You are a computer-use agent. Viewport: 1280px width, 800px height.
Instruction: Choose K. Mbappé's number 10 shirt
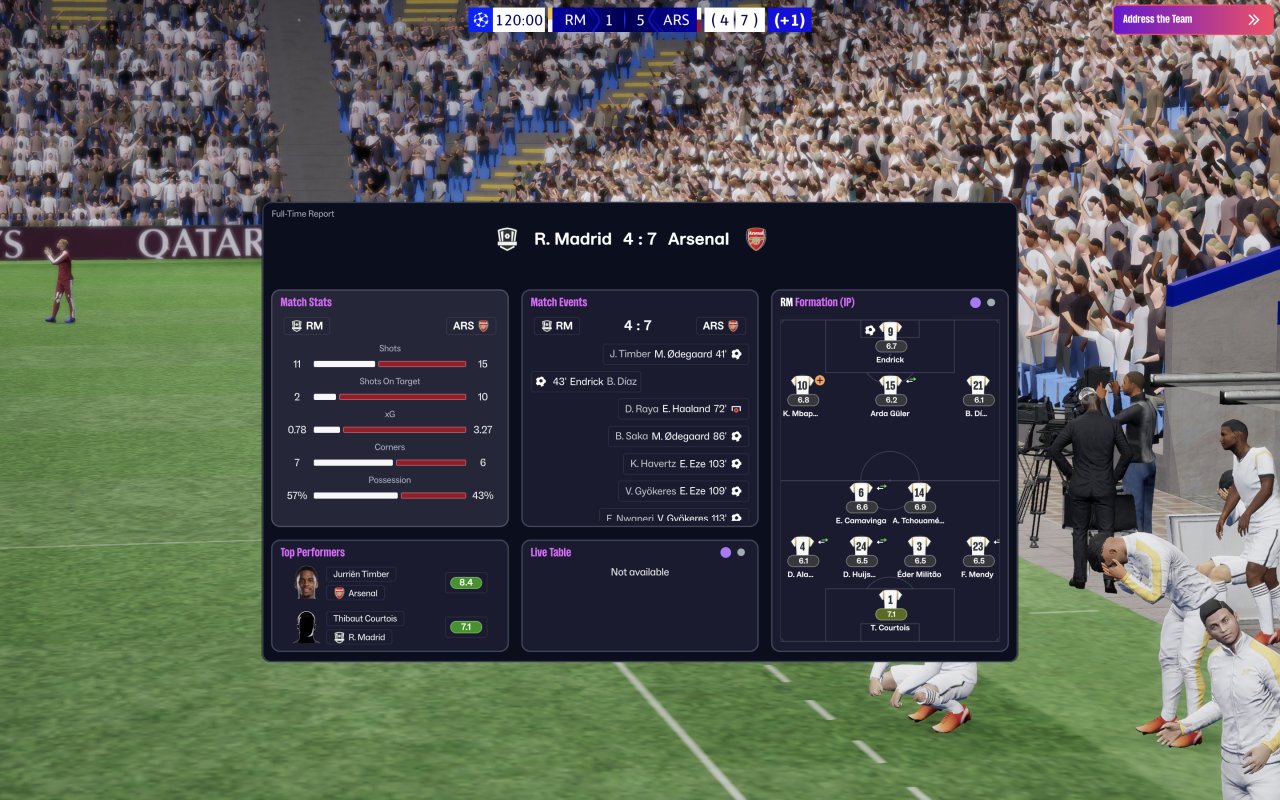pos(802,385)
